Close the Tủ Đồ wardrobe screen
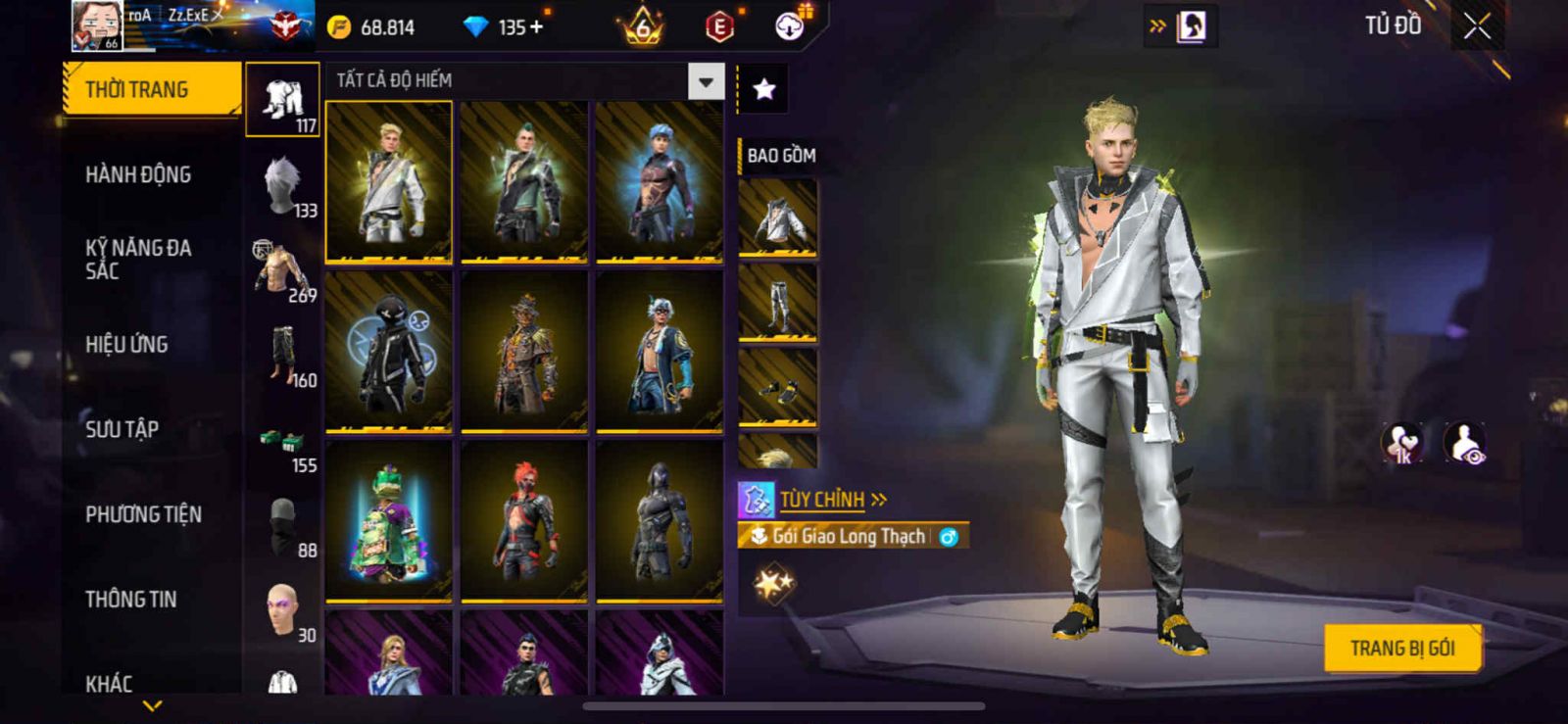The width and height of the screenshot is (1568, 724). tap(1477, 26)
